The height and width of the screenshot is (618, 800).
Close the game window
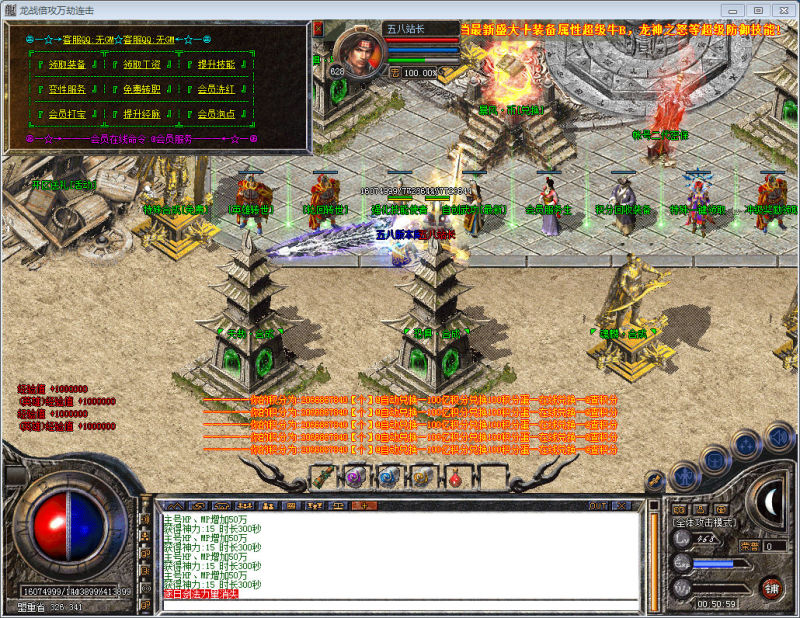point(784,9)
